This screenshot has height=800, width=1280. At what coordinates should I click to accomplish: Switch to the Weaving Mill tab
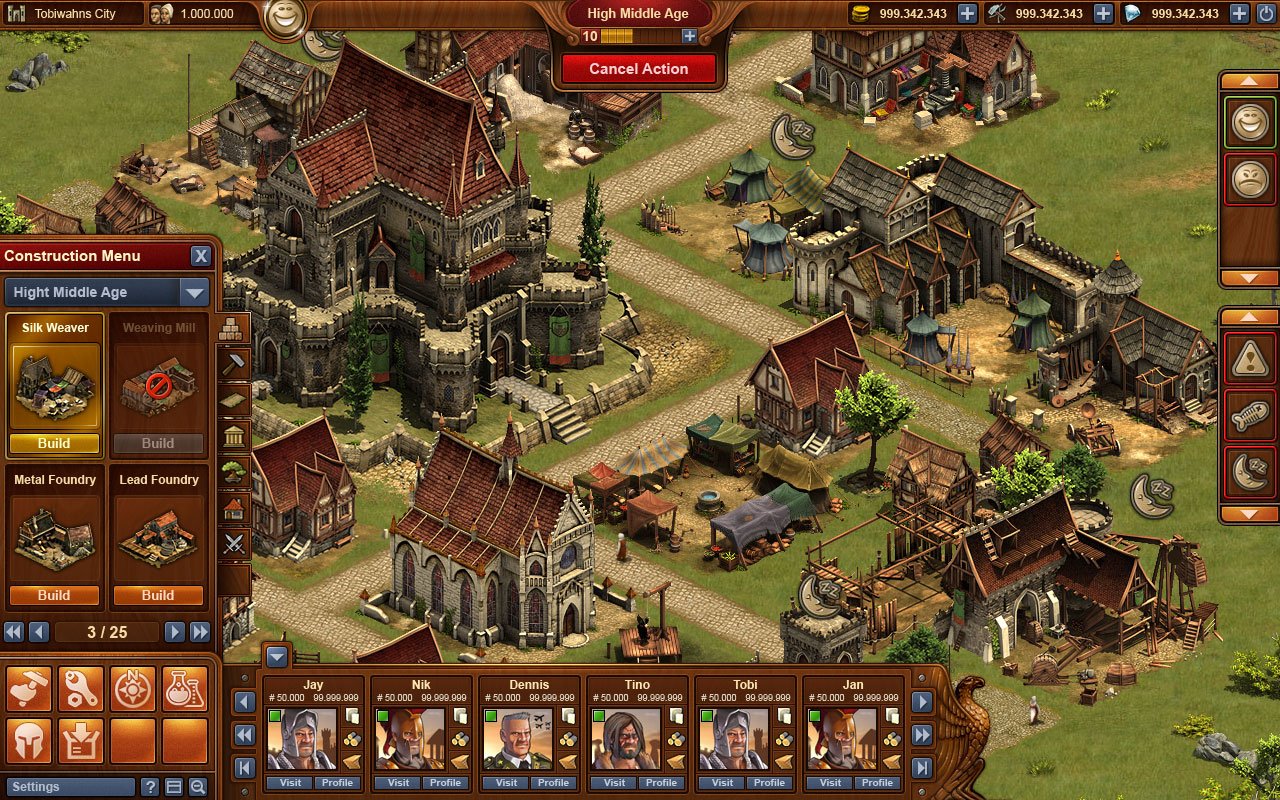coord(158,327)
